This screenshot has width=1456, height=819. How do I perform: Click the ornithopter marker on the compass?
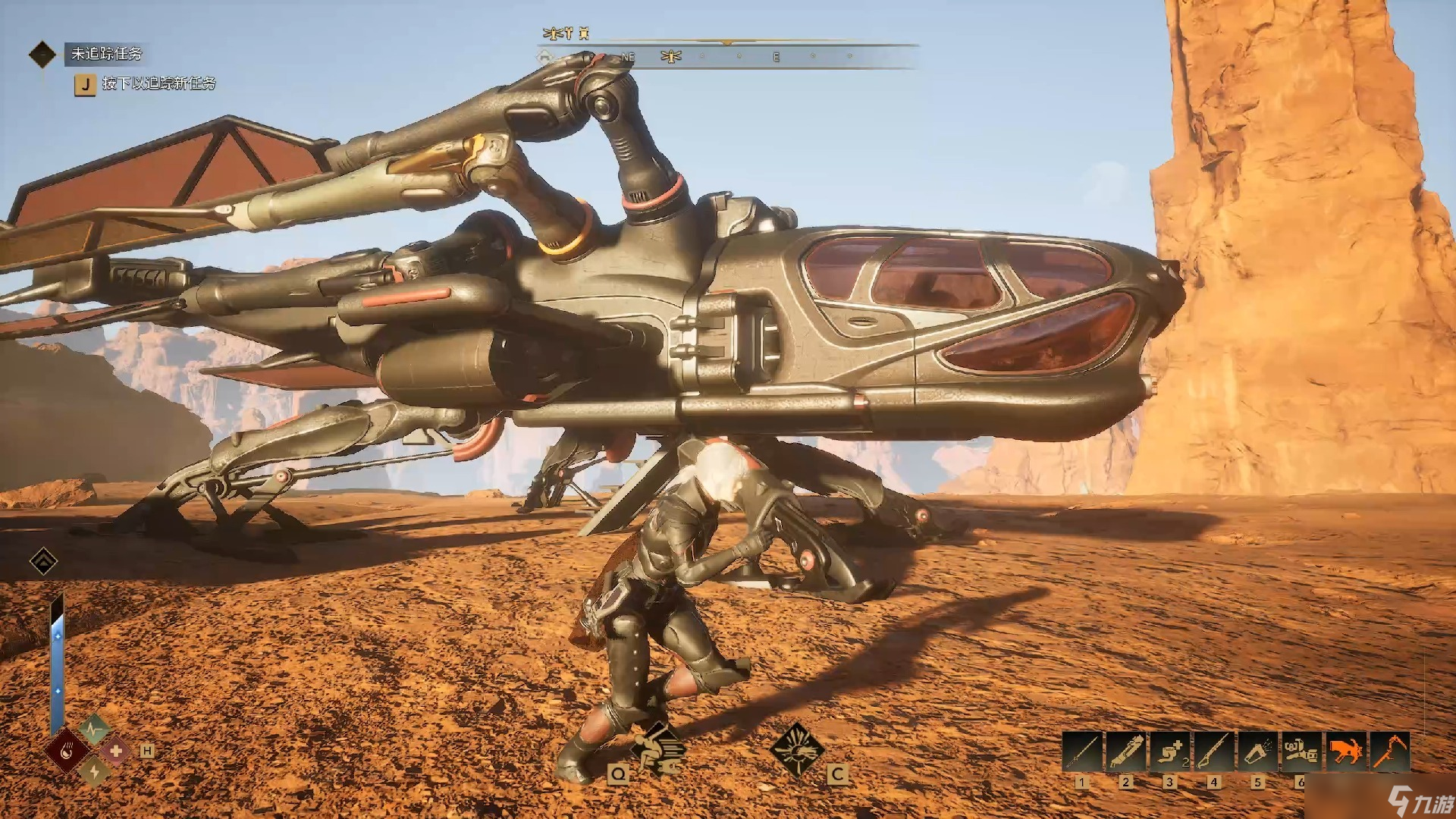click(671, 57)
